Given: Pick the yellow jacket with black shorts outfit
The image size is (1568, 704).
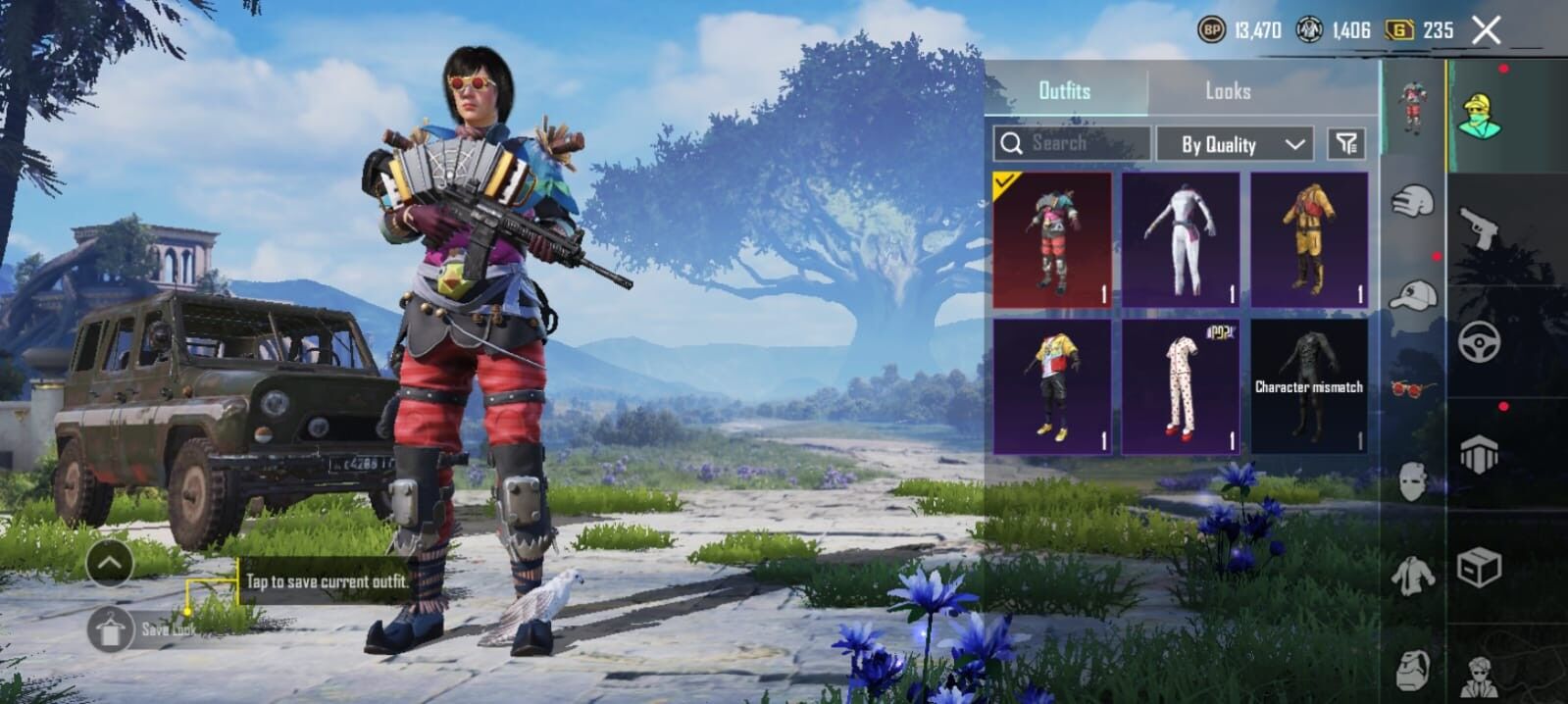Looking at the screenshot, I should pyautogui.click(x=1052, y=386).
